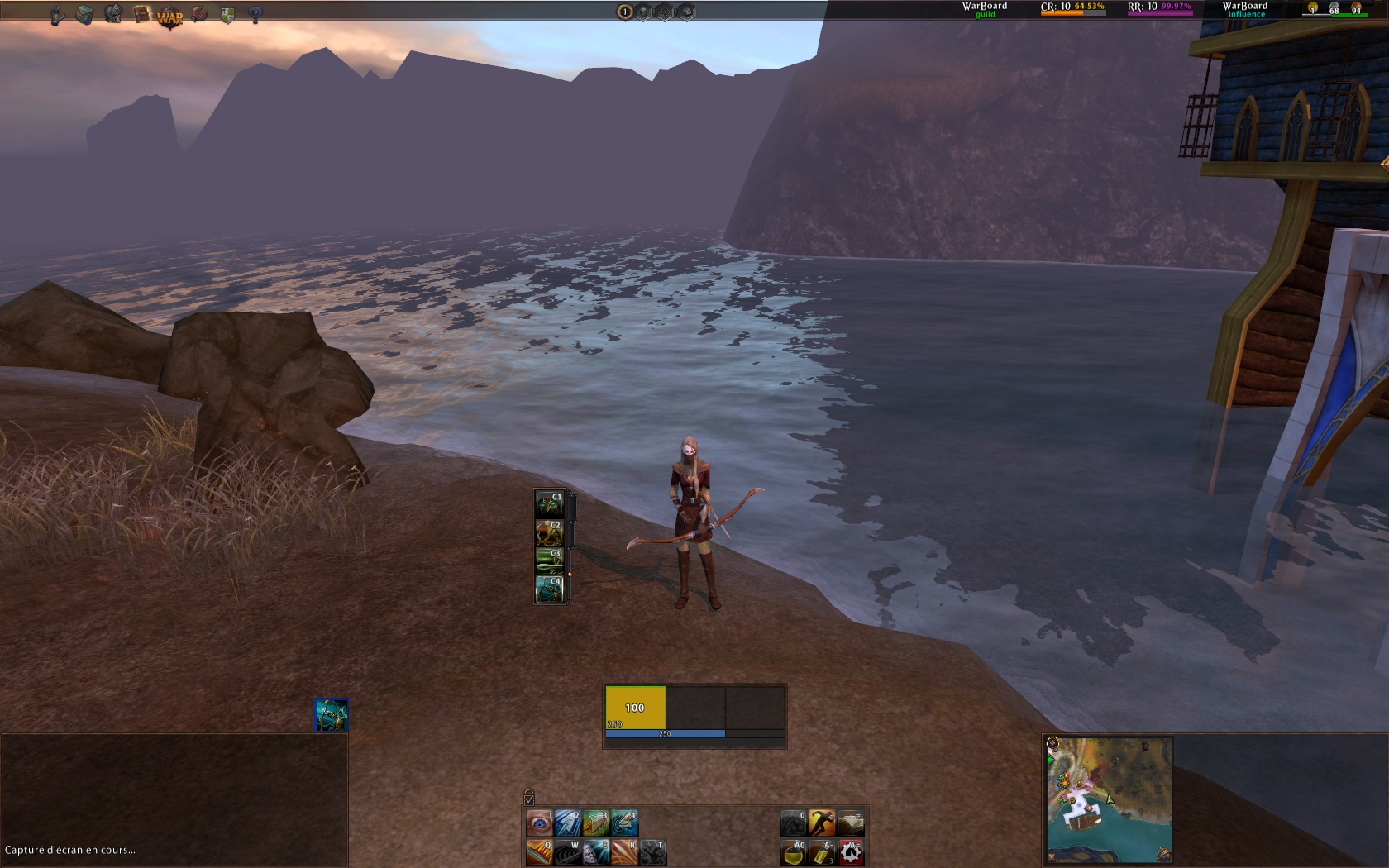The height and width of the screenshot is (868, 1389).
Task: Open the help question mark icon
Action: [x=255, y=15]
